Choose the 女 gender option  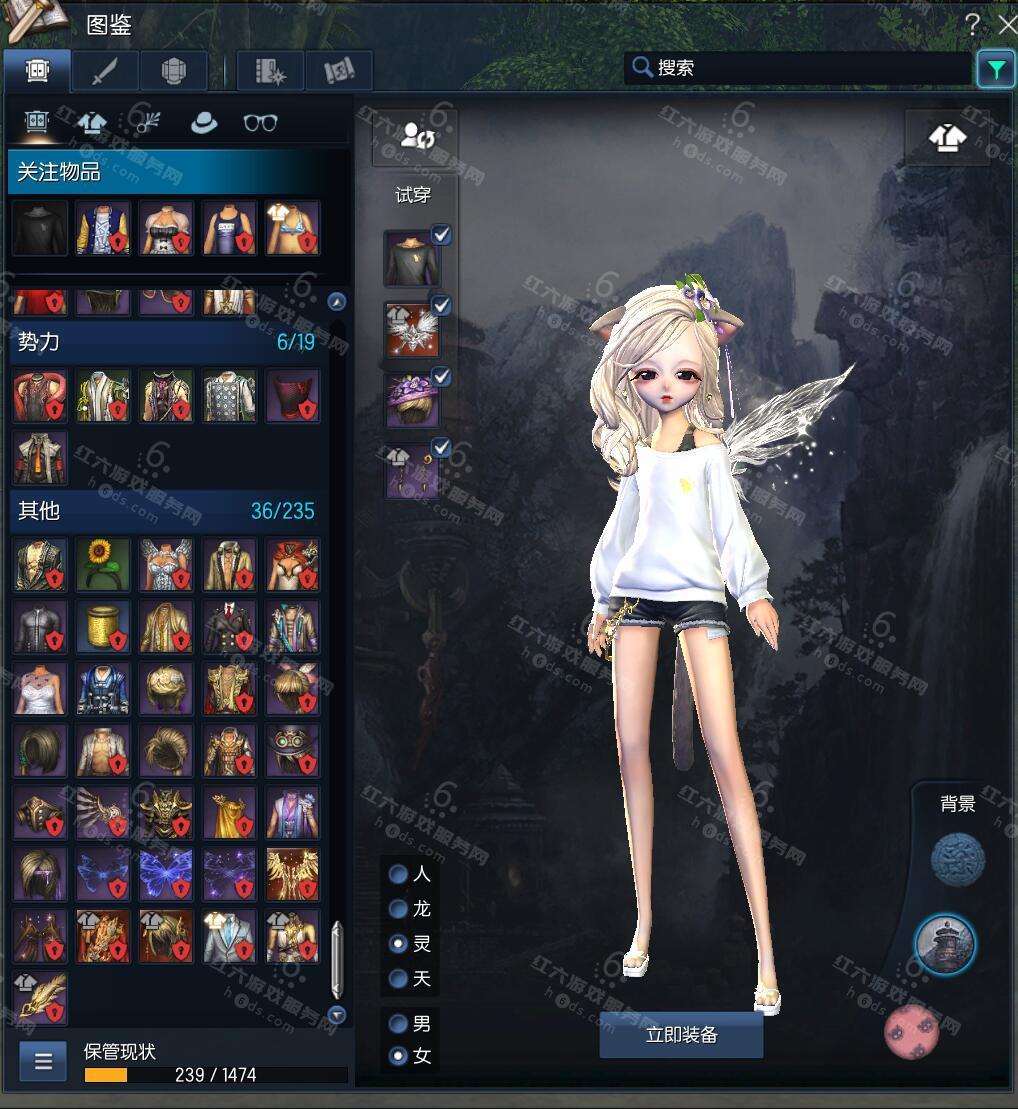pyautogui.click(x=399, y=1055)
